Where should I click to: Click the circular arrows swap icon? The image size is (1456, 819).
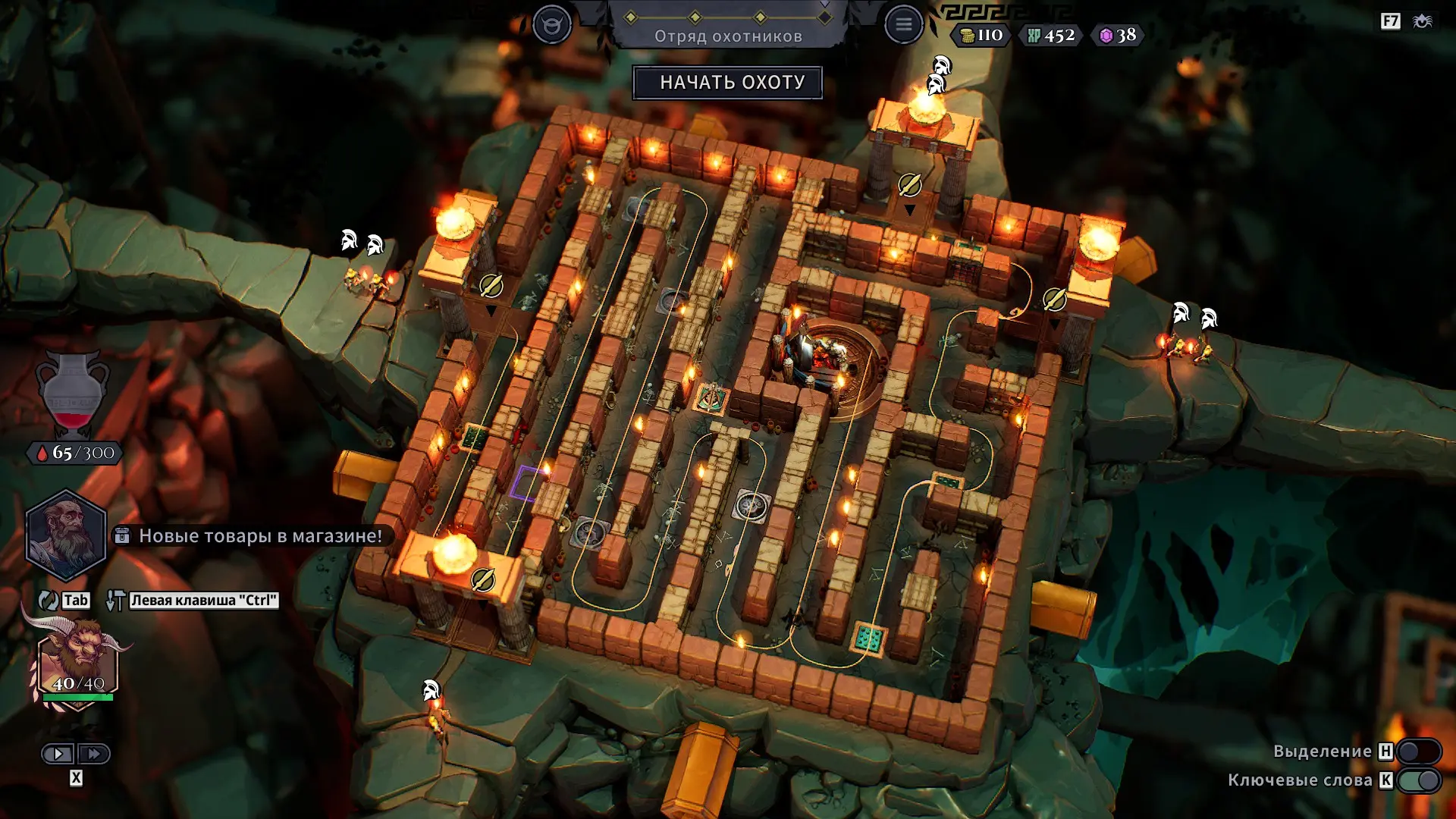tap(48, 601)
